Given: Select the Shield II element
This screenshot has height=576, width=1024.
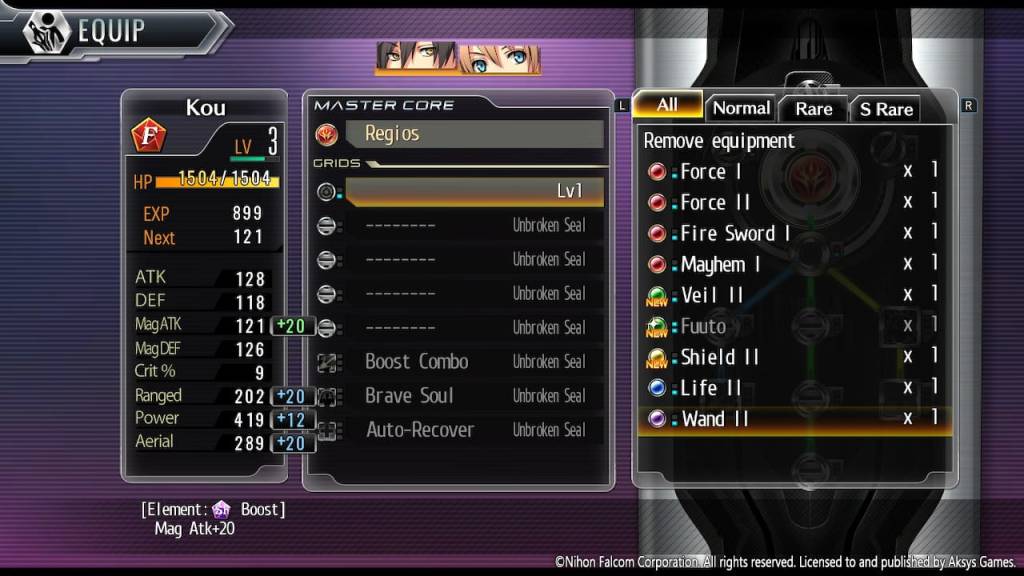Looking at the screenshot, I should click(x=720, y=357).
